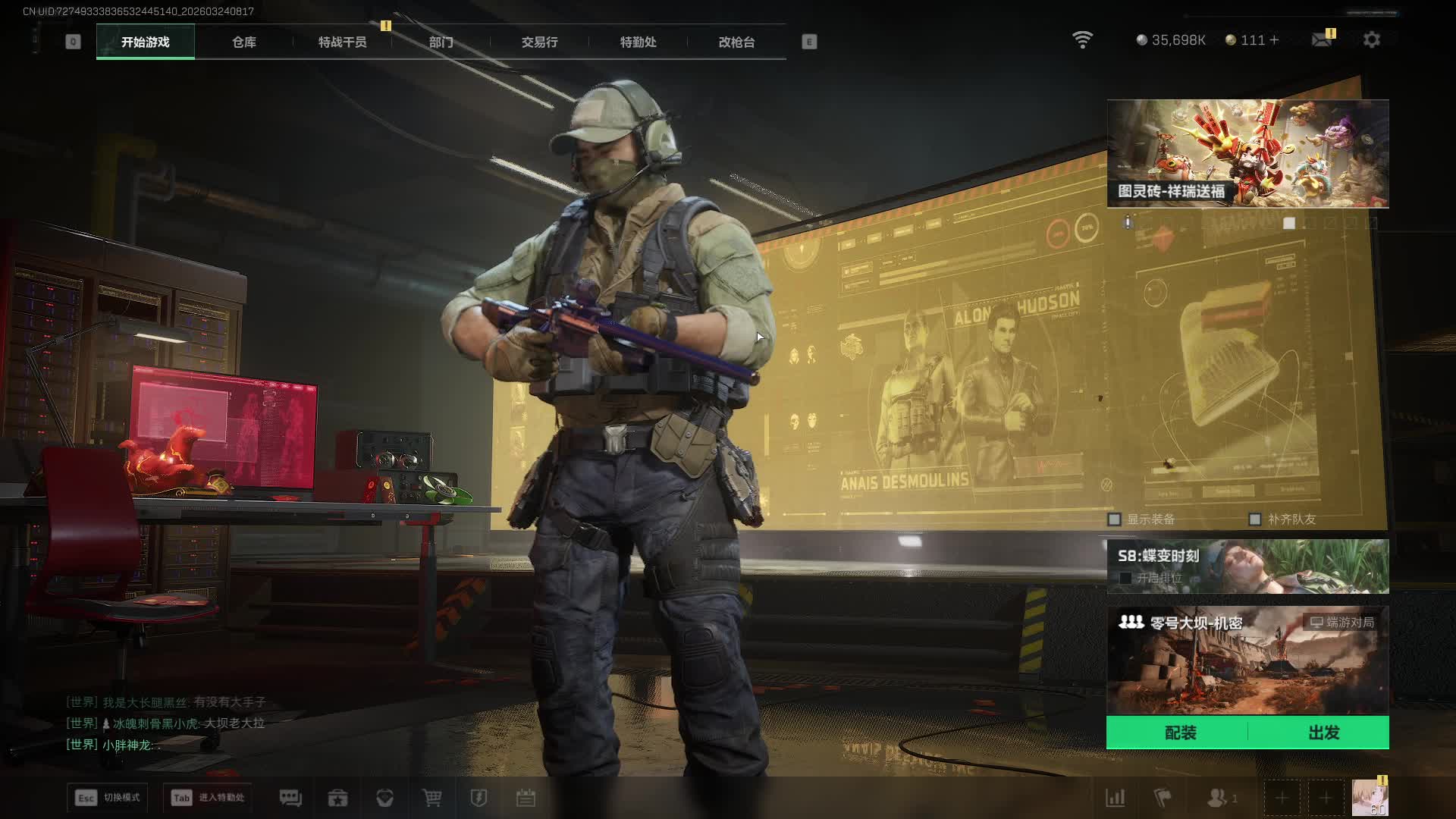Open the shopping cart store icon
1456x819 pixels.
(431, 798)
